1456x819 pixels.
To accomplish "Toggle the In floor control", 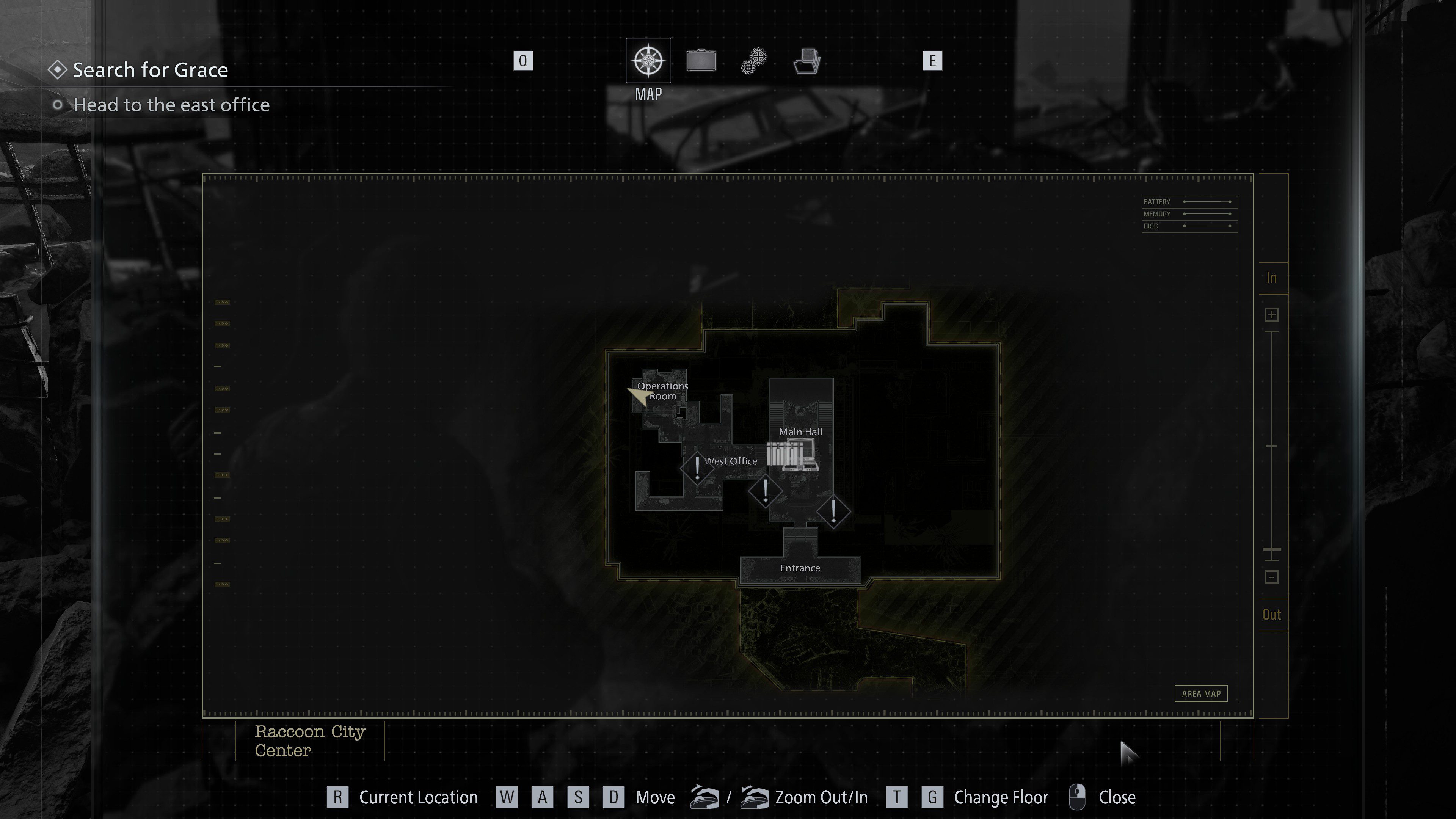I will (1272, 278).
